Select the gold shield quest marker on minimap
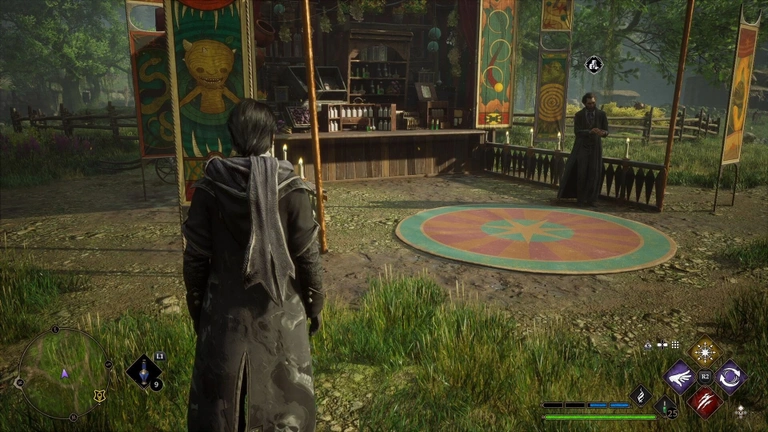Screen dimensions: 768x432 click(x=99, y=395)
